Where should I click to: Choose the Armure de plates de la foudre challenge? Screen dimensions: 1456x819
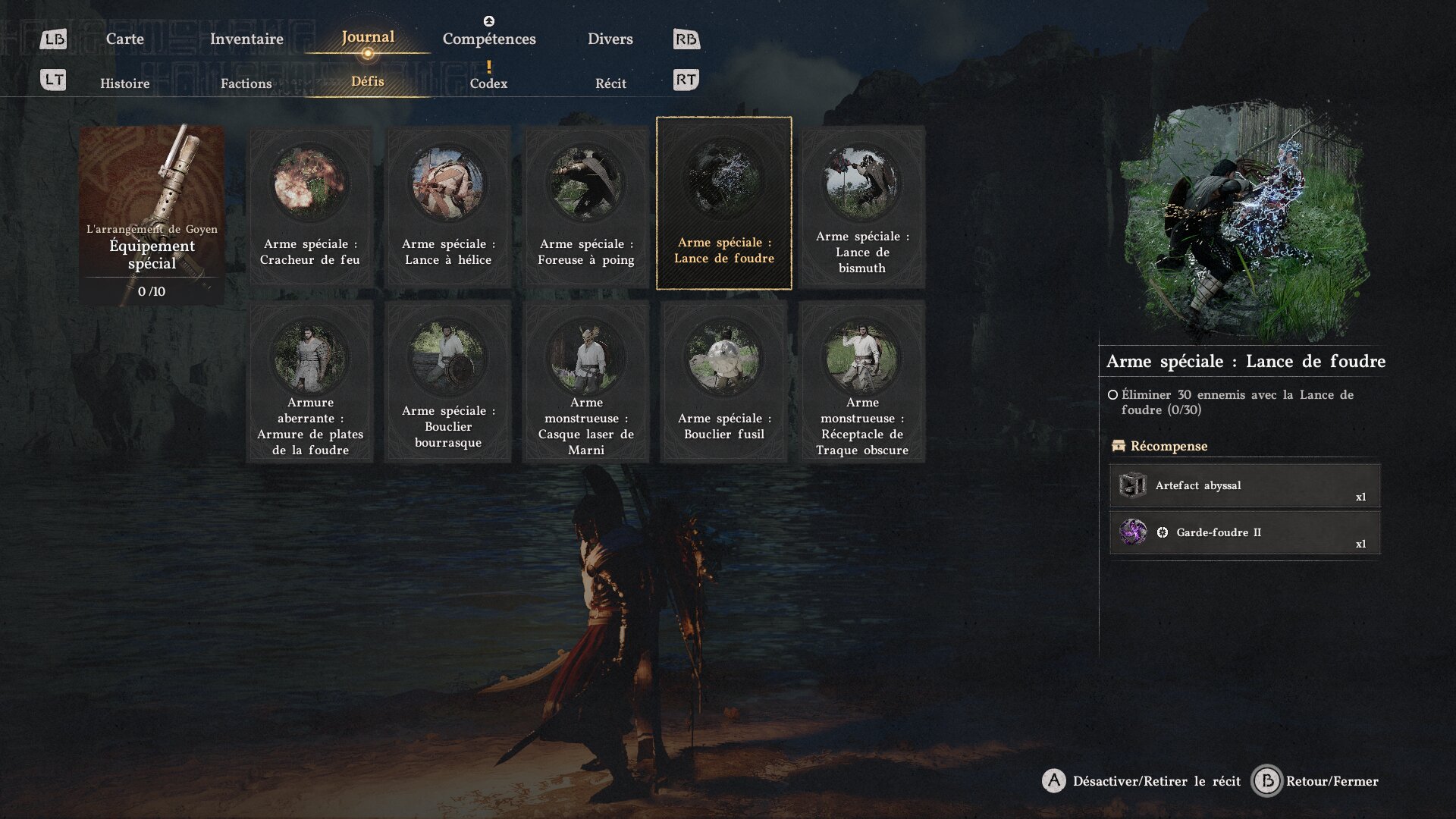pos(310,381)
